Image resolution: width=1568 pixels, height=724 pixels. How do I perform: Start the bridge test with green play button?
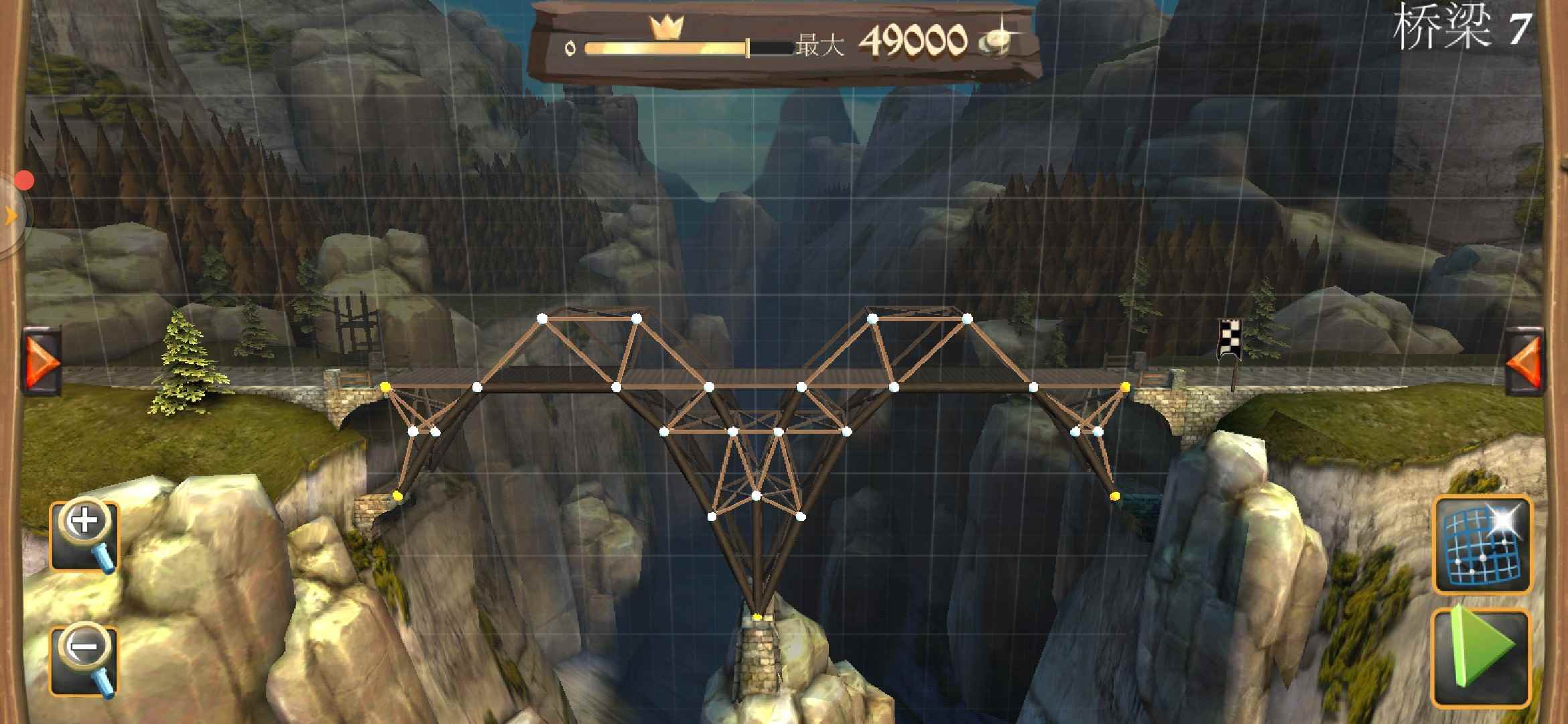1482,658
